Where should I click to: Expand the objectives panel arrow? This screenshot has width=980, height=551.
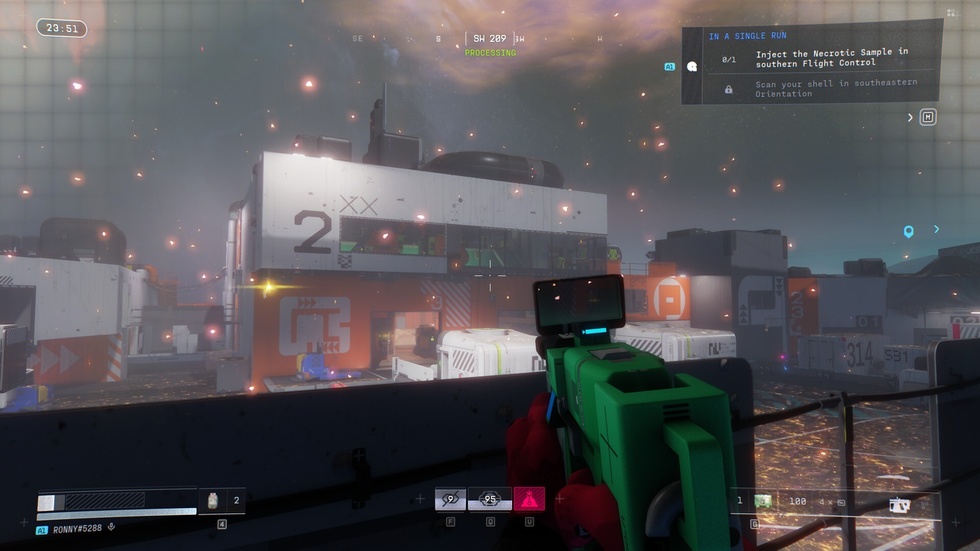tap(910, 118)
